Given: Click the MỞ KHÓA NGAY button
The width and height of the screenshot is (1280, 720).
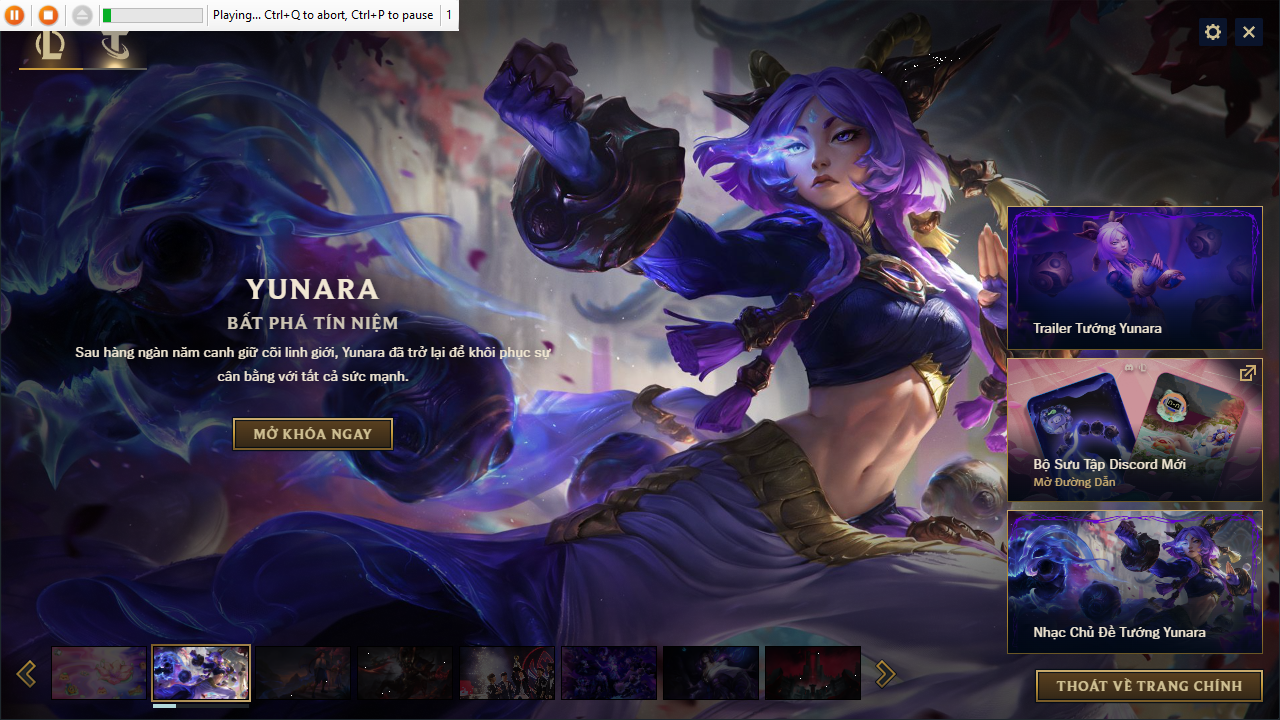Looking at the screenshot, I should (312, 434).
